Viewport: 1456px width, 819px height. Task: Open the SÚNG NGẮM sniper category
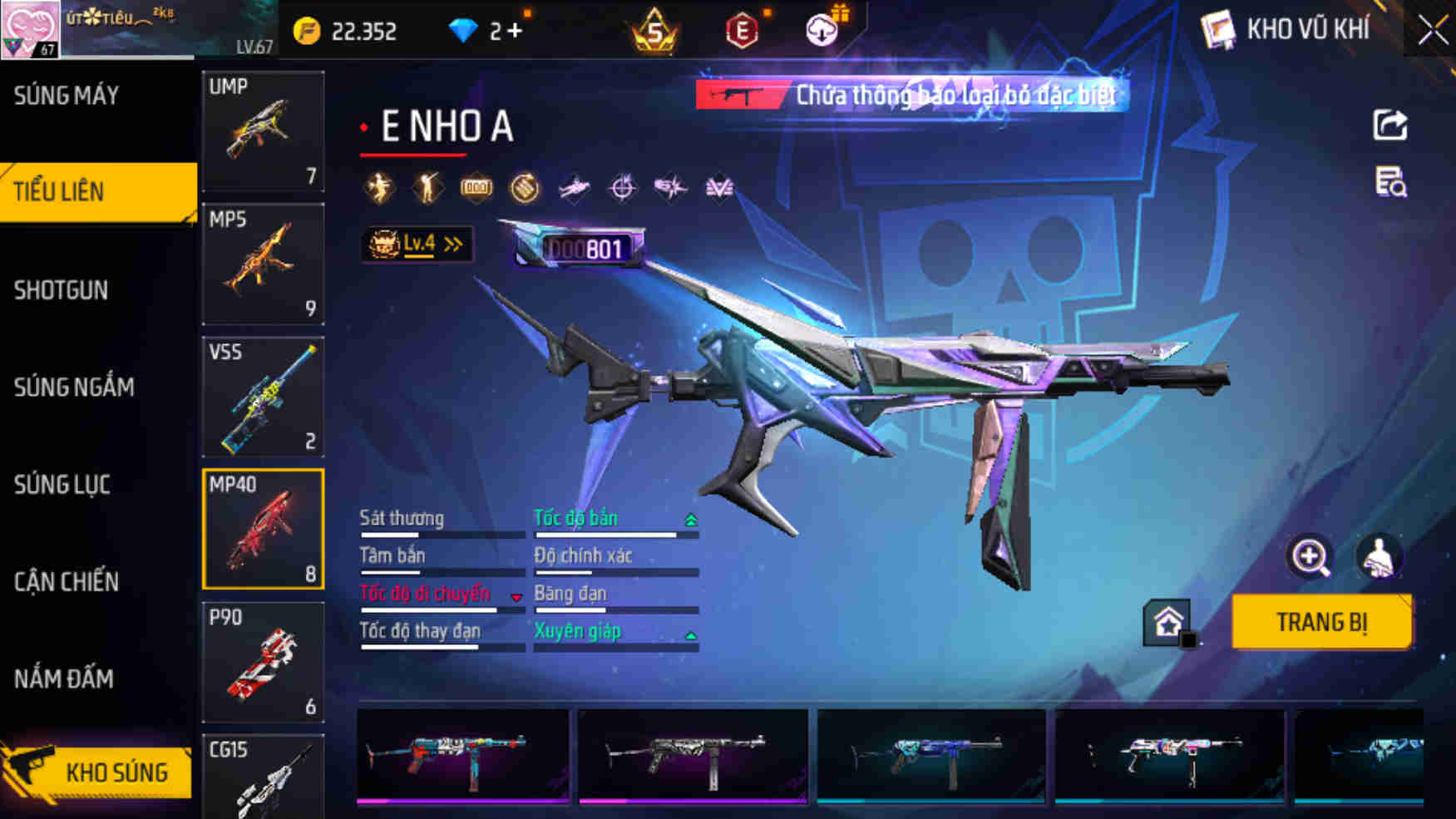click(75, 387)
